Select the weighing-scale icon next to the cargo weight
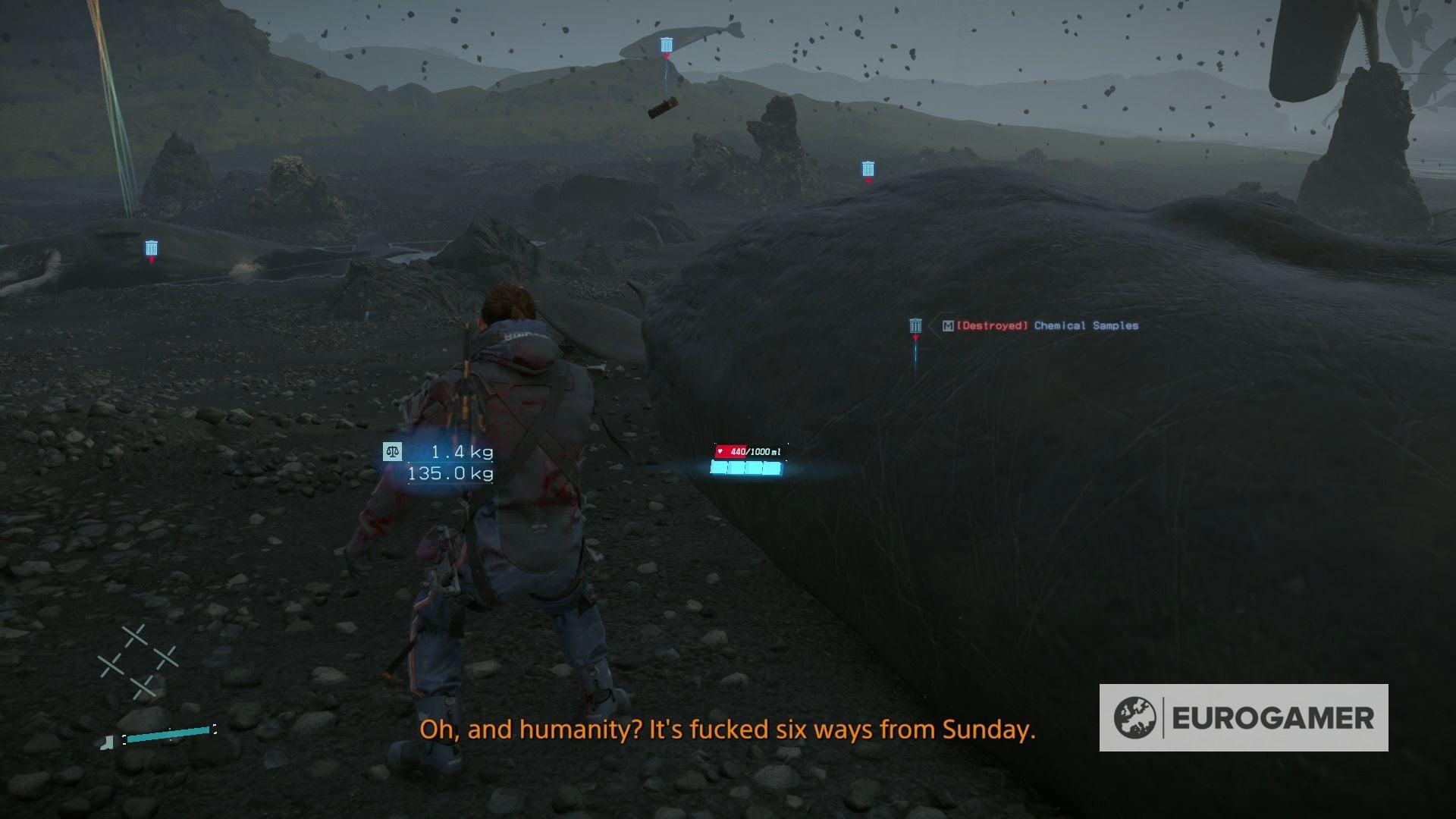 click(x=391, y=450)
